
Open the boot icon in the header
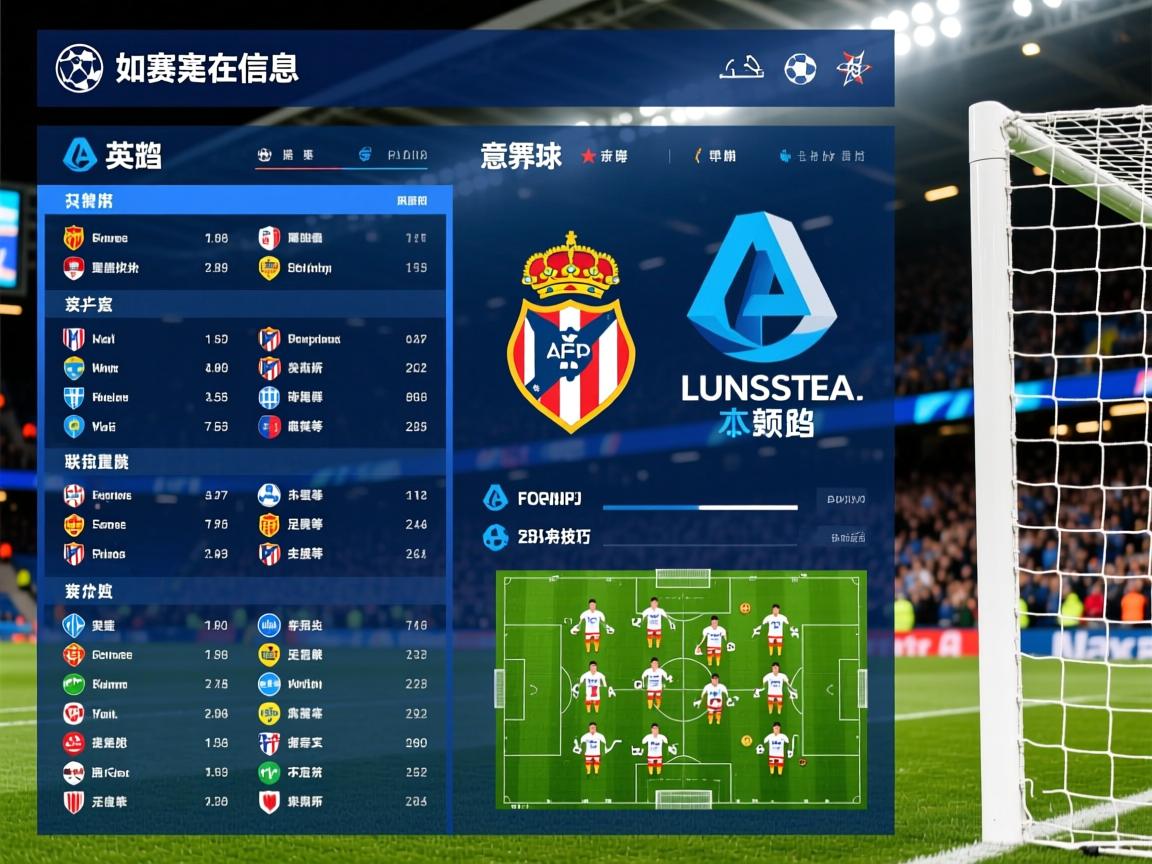pyautogui.click(x=742, y=68)
